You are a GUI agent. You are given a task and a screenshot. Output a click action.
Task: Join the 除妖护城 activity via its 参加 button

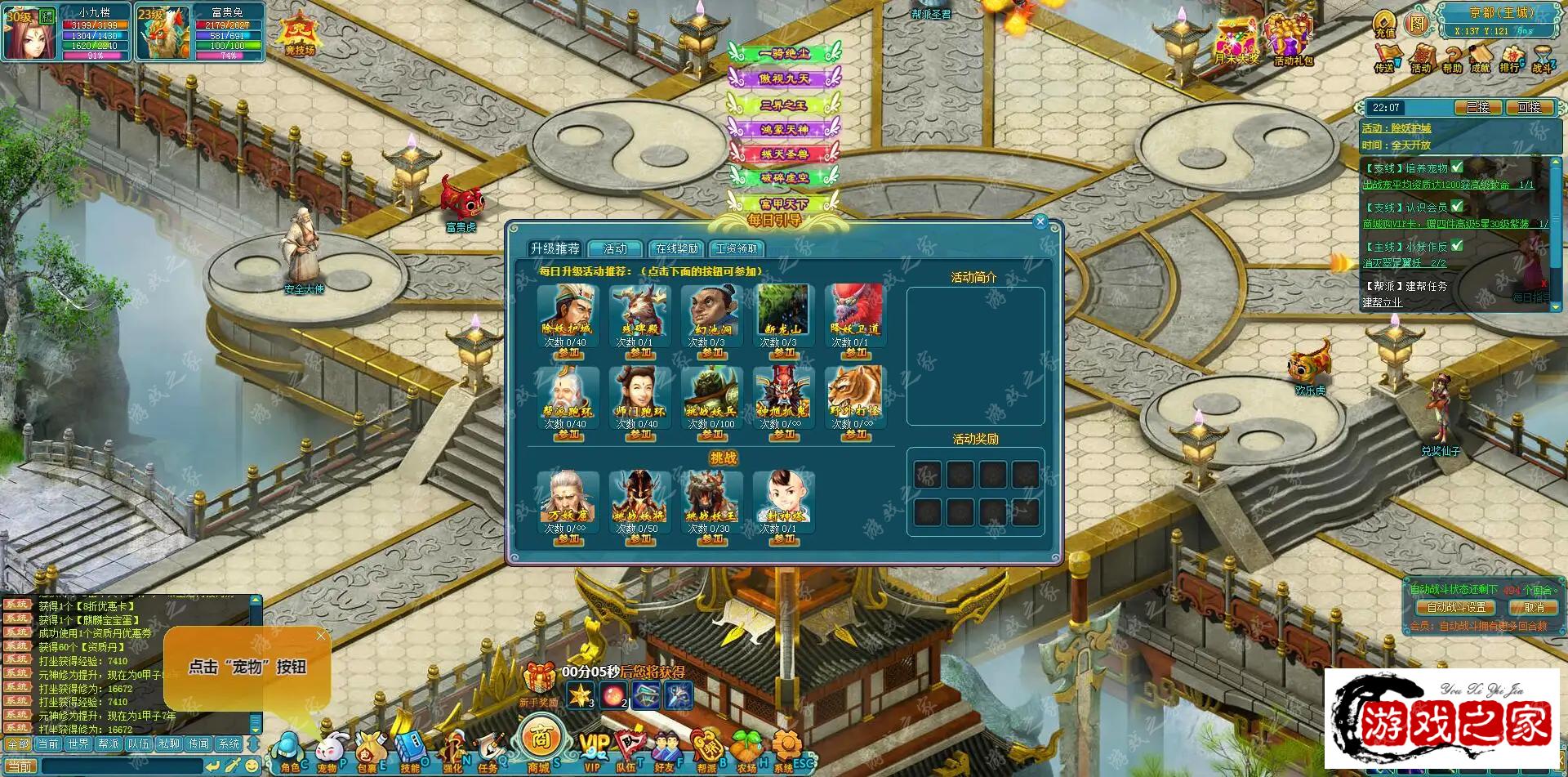[x=568, y=353]
